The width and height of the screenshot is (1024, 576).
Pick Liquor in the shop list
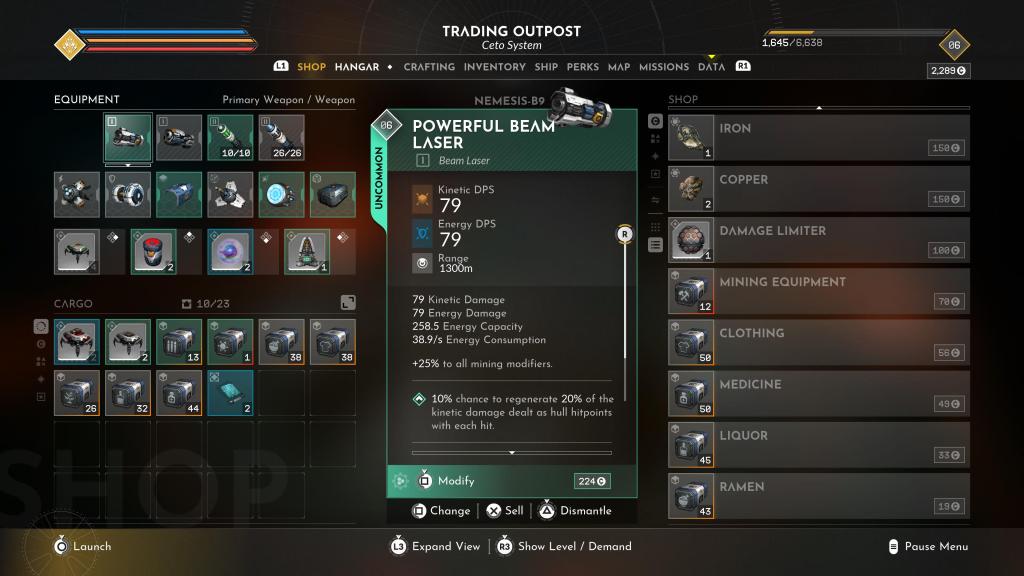tap(818, 444)
